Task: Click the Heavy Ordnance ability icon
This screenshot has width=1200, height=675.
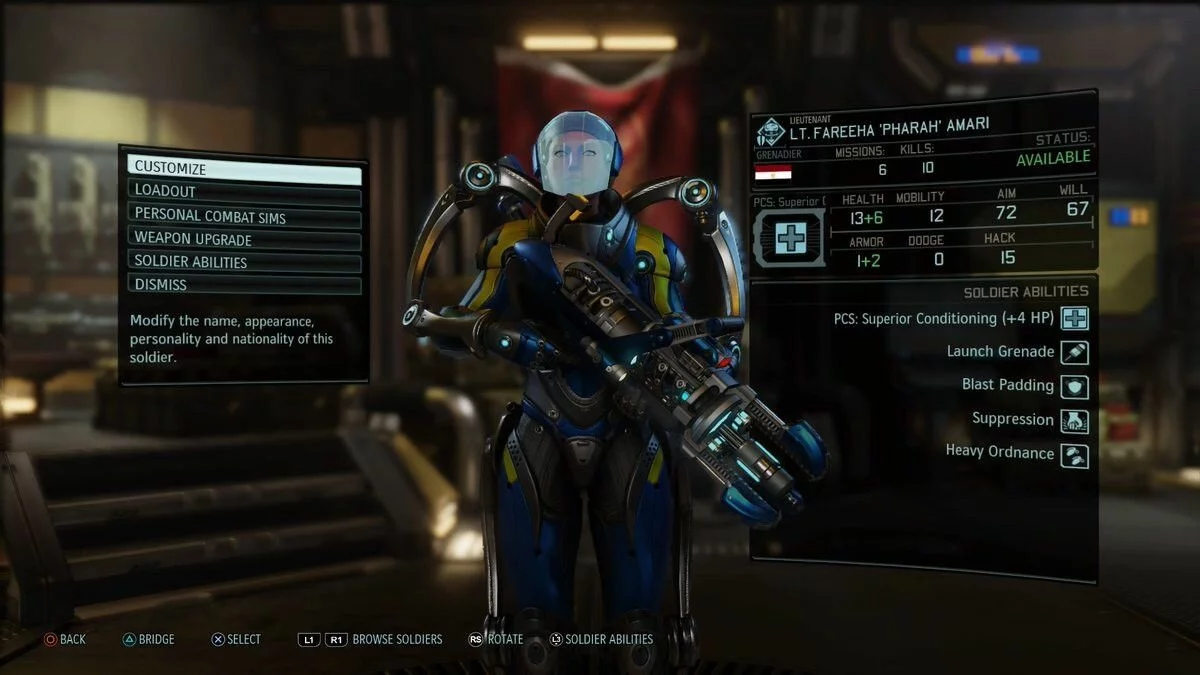Action: 1075,454
